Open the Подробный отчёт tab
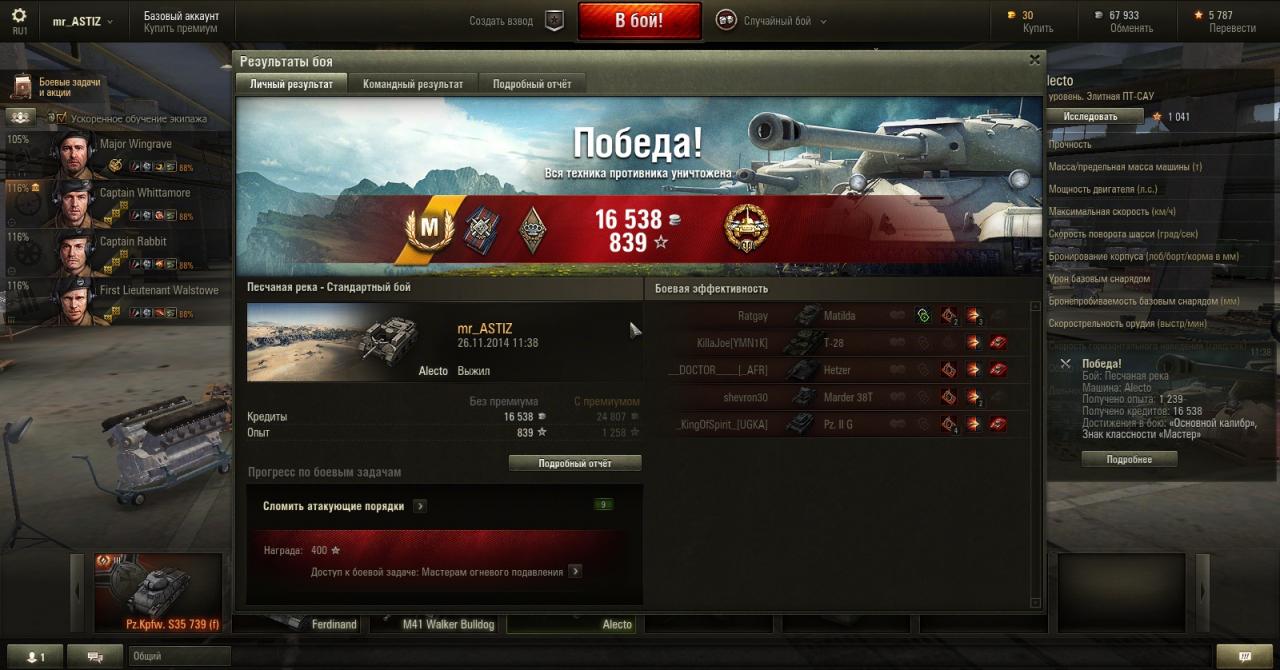 coord(532,85)
